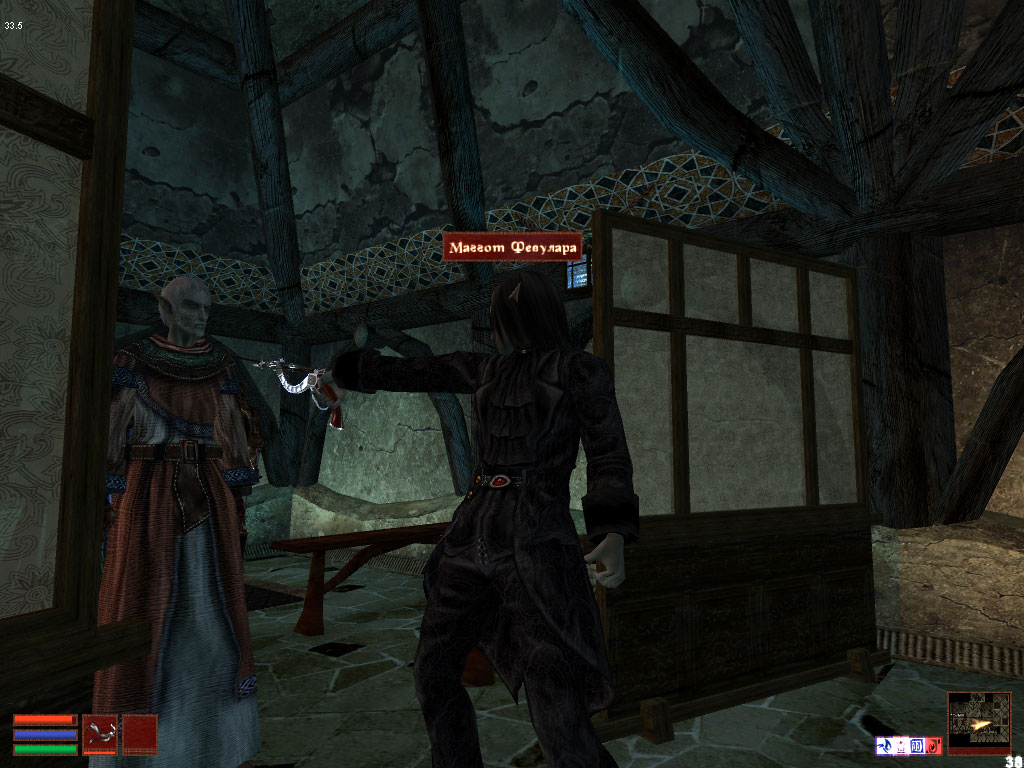Image resolution: width=1024 pixels, height=768 pixels.
Task: Open the minimap
Action: click(x=979, y=722)
